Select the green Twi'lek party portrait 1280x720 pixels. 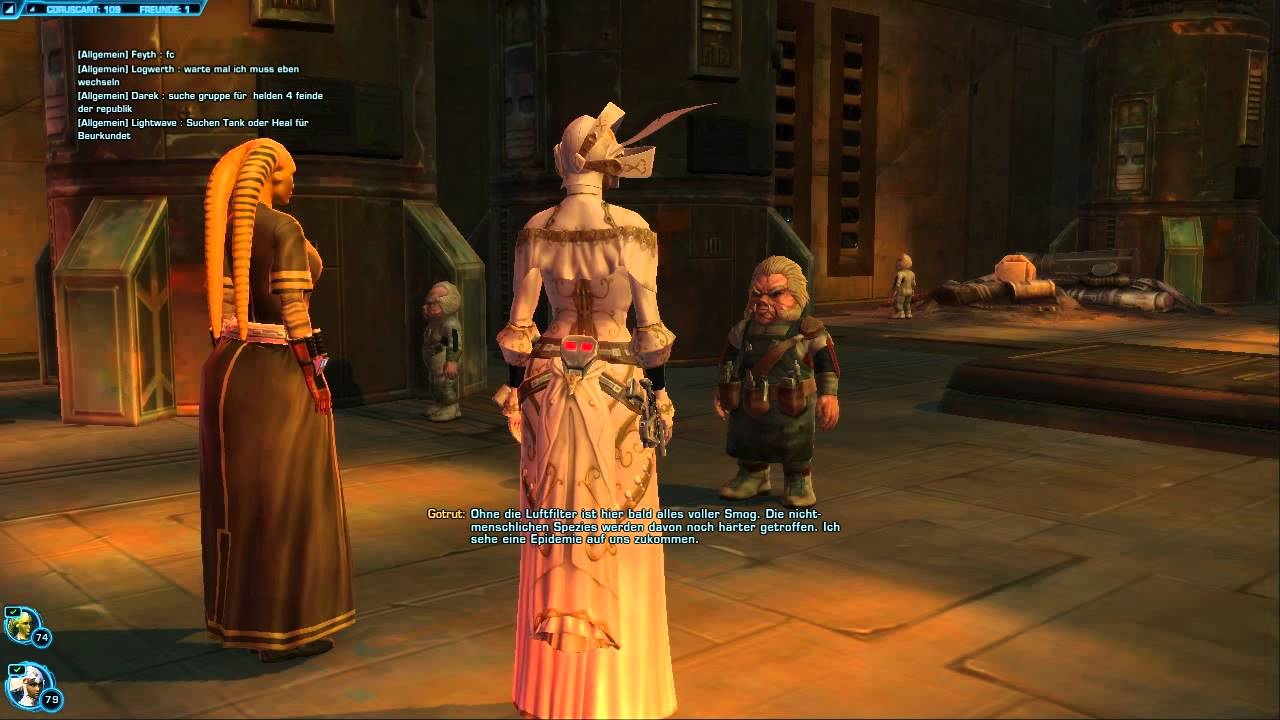(20, 626)
